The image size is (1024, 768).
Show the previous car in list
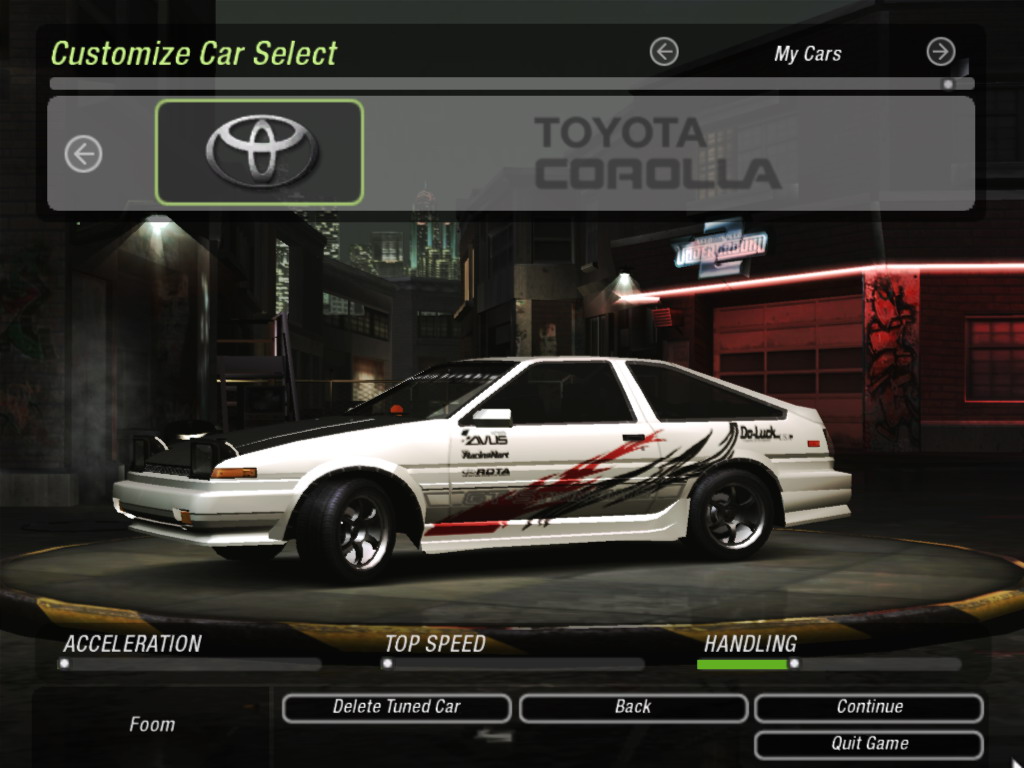84,154
